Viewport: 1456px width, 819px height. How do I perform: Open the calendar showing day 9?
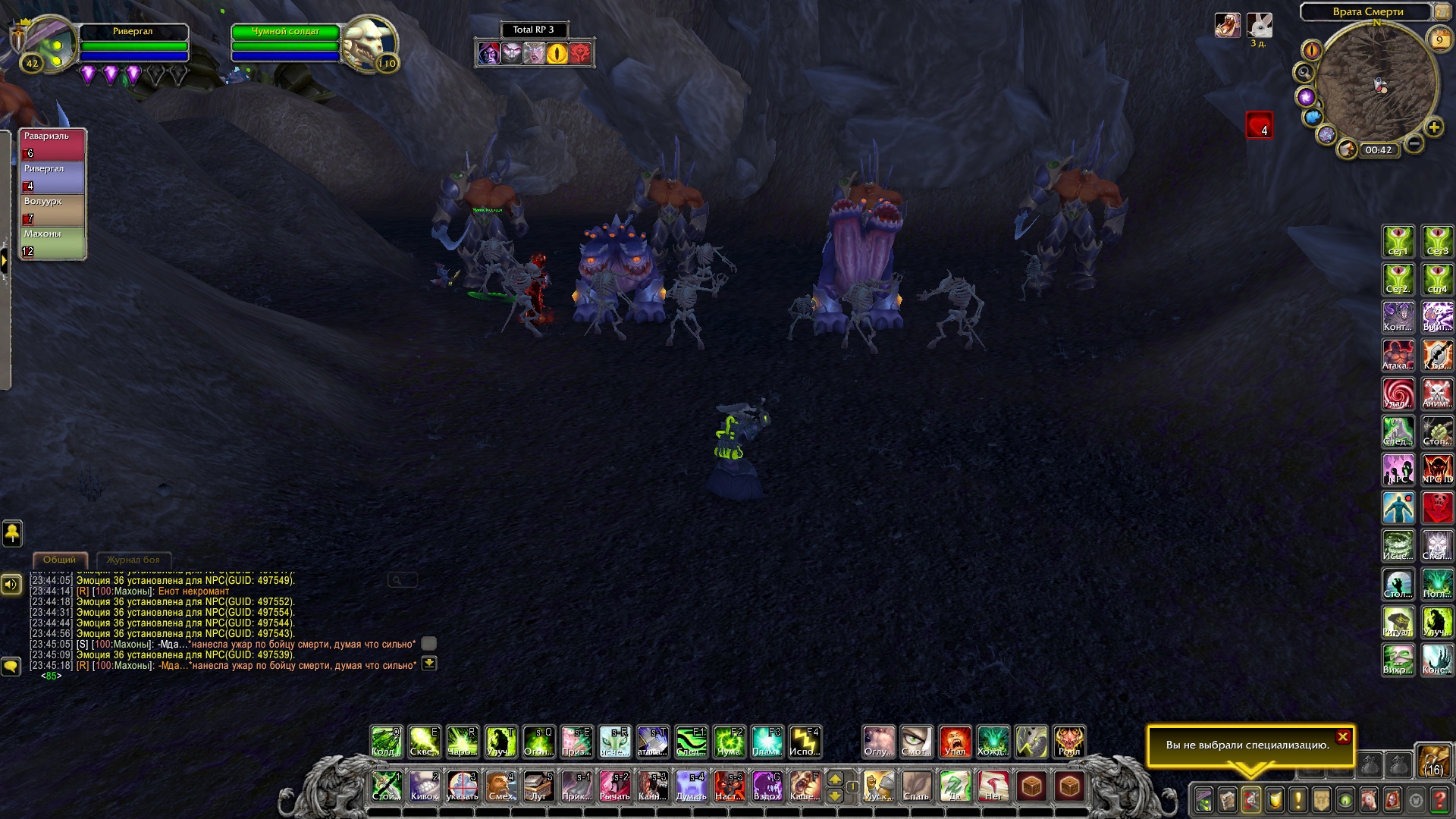[x=1438, y=39]
